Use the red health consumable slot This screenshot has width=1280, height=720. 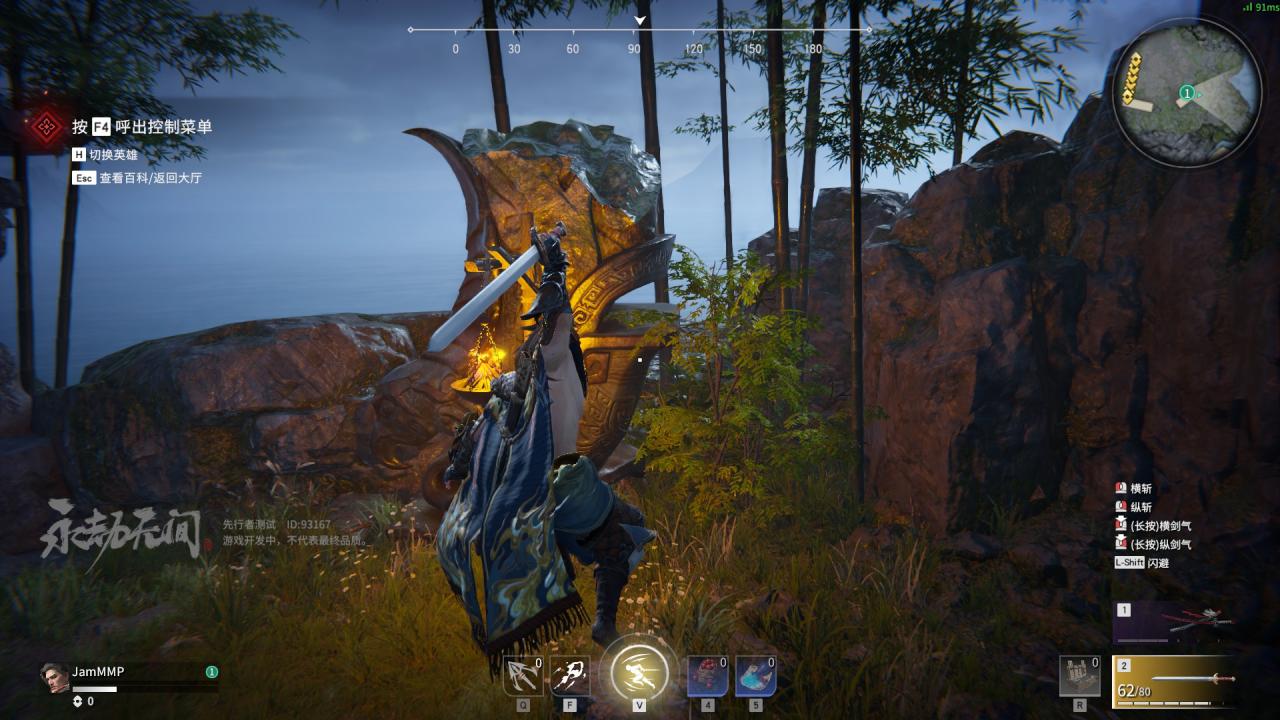pyautogui.click(x=707, y=676)
